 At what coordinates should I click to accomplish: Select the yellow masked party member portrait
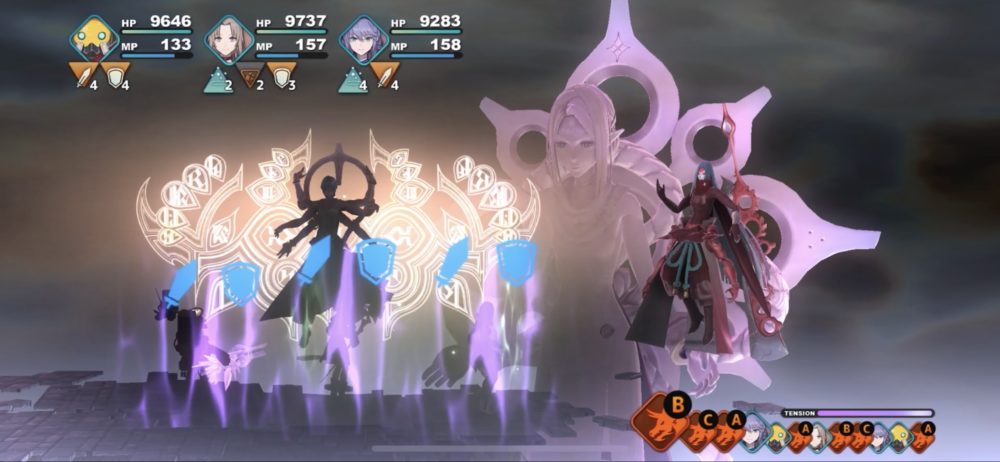(x=94, y=40)
